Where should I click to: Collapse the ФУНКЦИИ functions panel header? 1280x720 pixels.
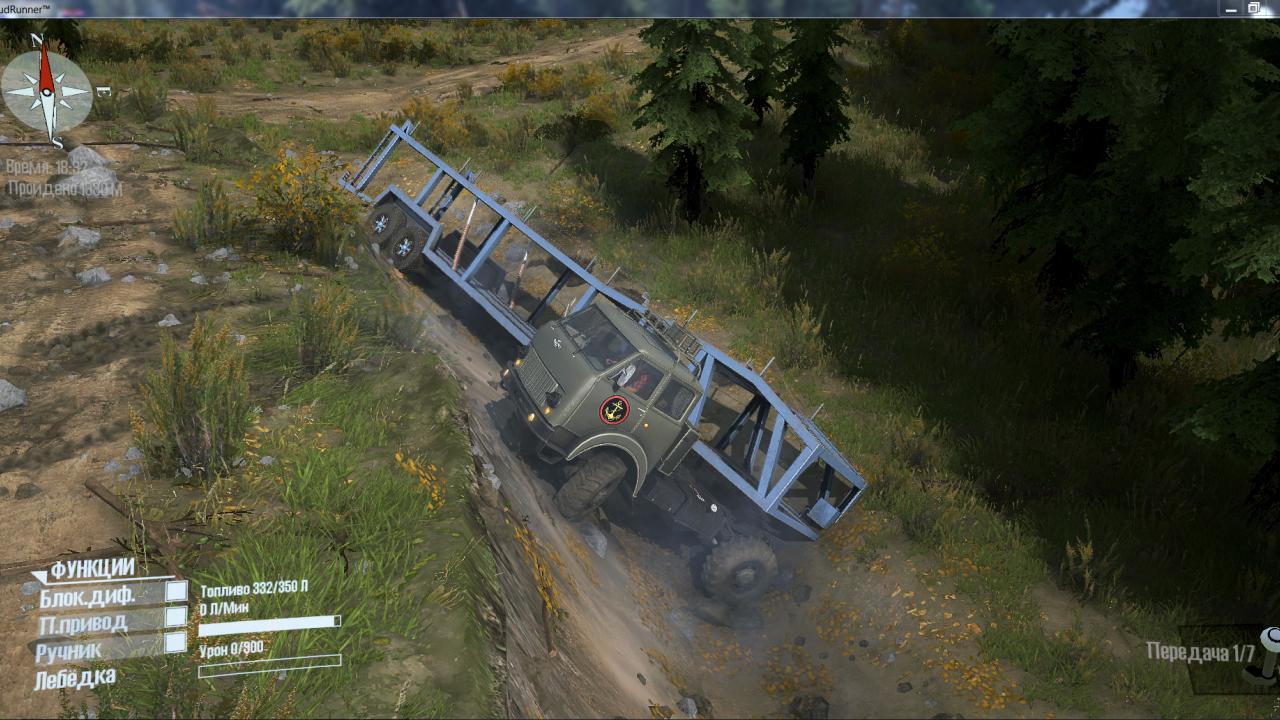point(91,569)
